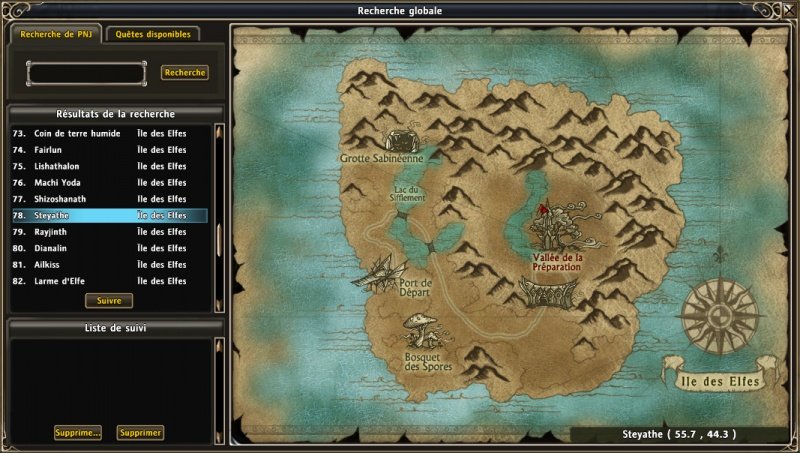Screen dimensions: 800x453
Task: Open the Recherche de PNJ tab
Action: 54,34
